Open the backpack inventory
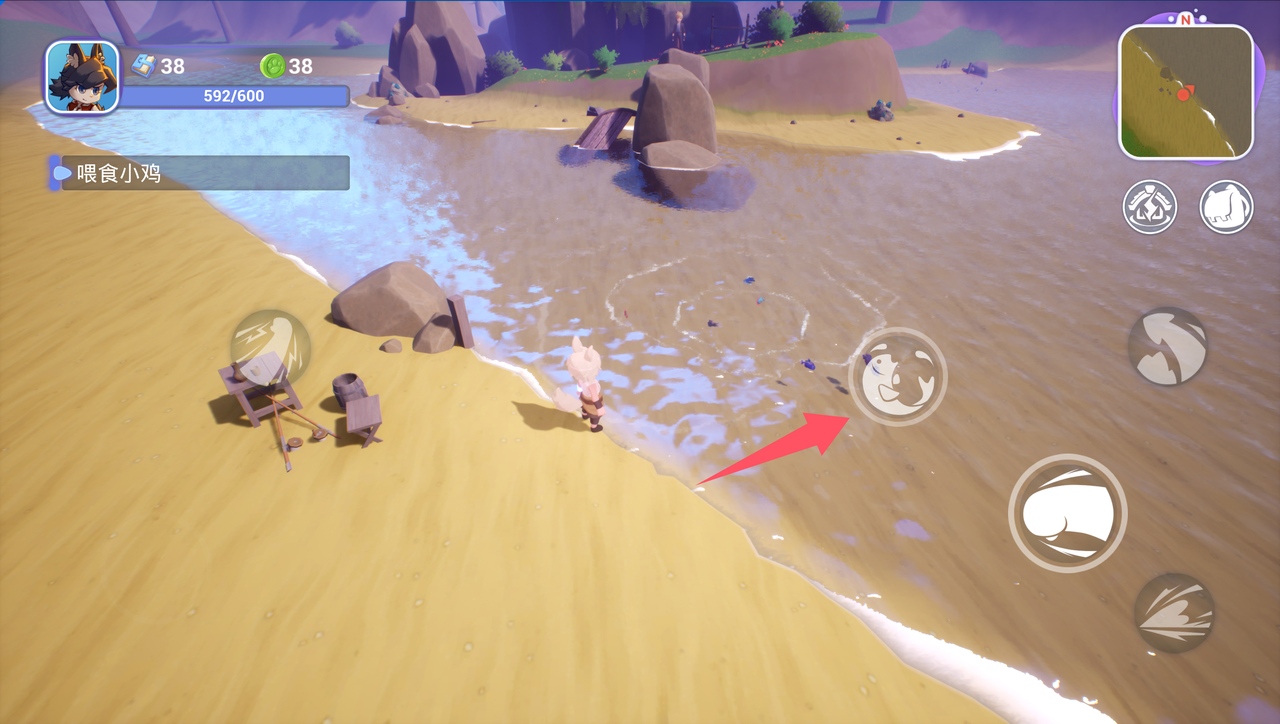Screen dimensions: 1280x724 pos(1226,207)
